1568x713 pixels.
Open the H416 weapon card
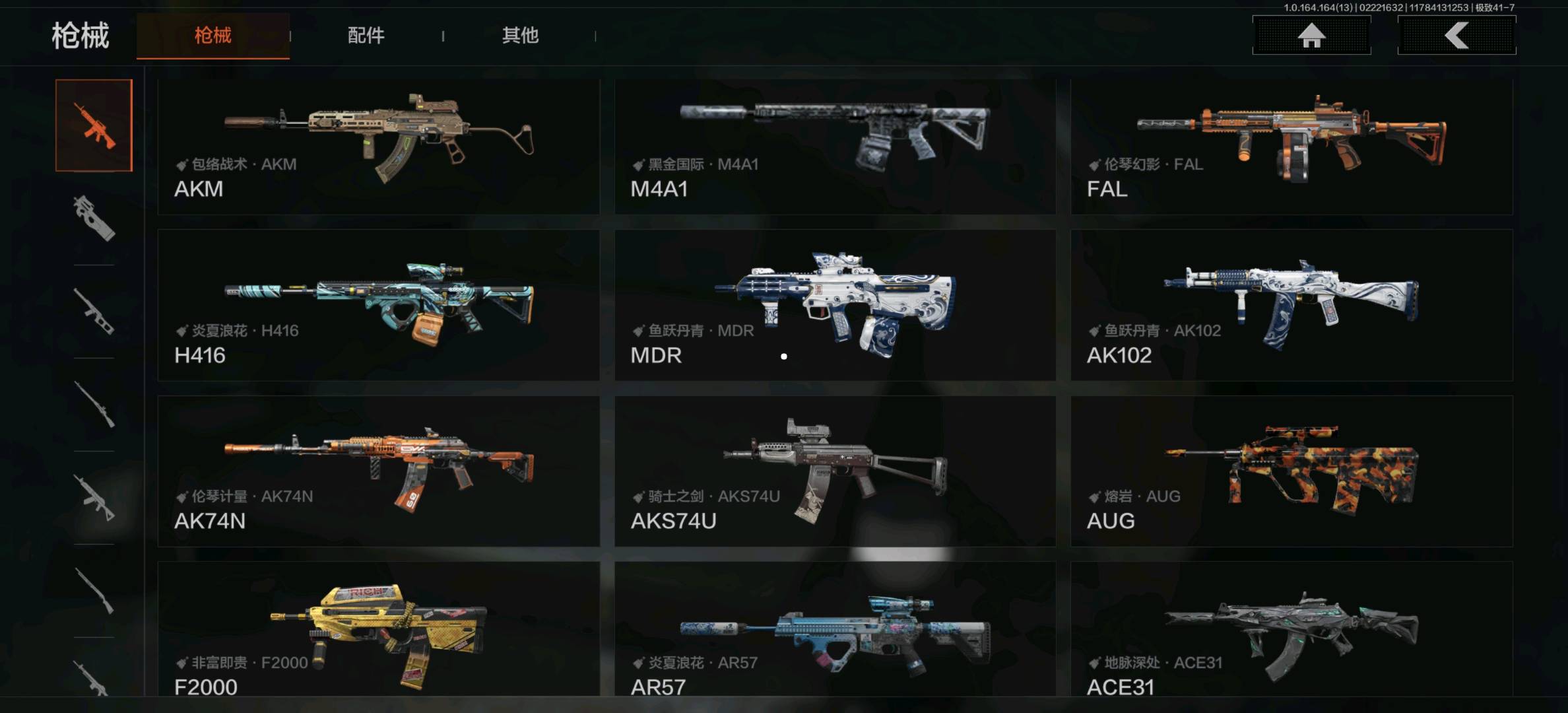click(378, 305)
